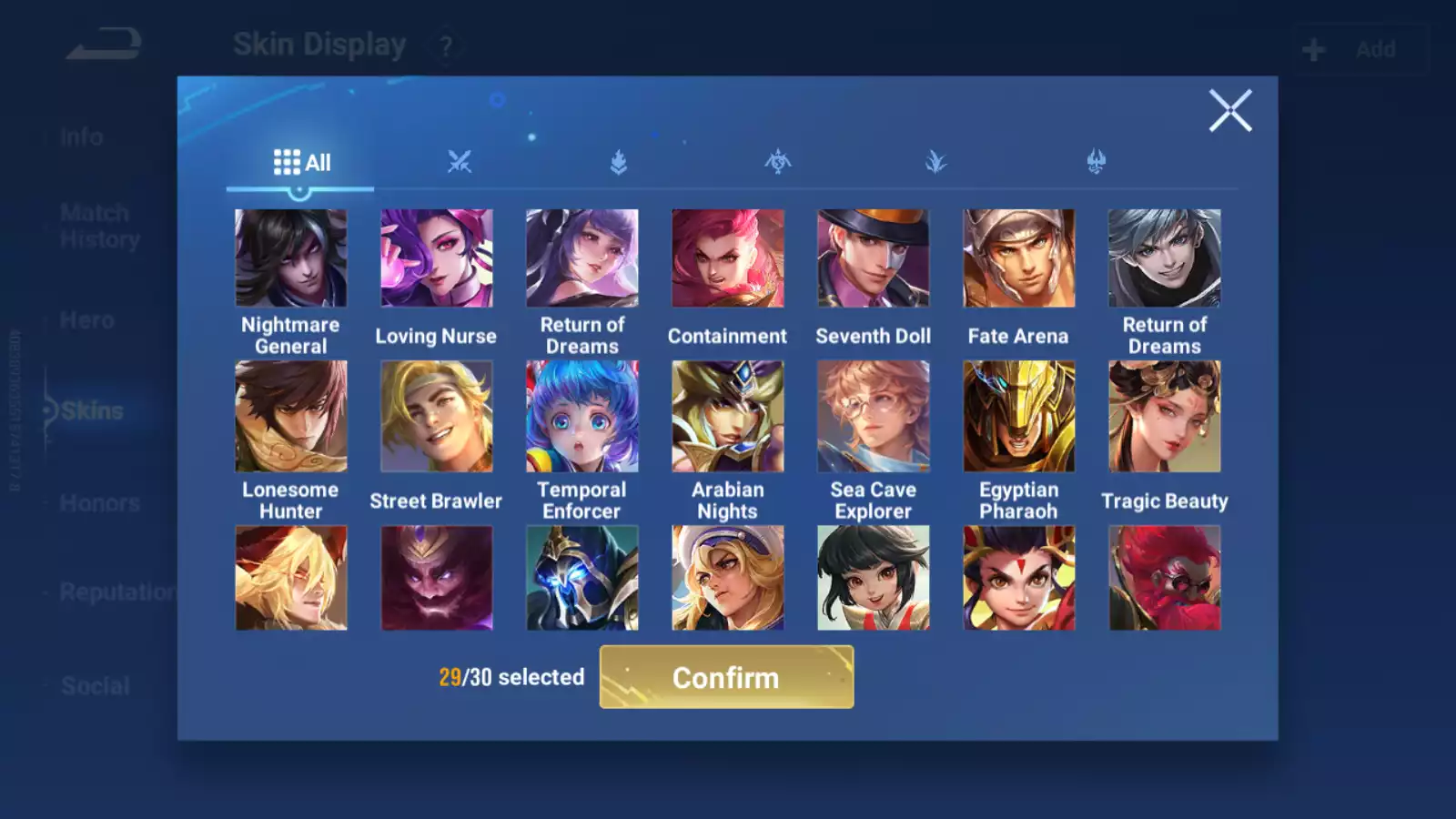Pick the Egyptian Pharaoh skin
This screenshot has width=1456, height=819.
[1018, 417]
